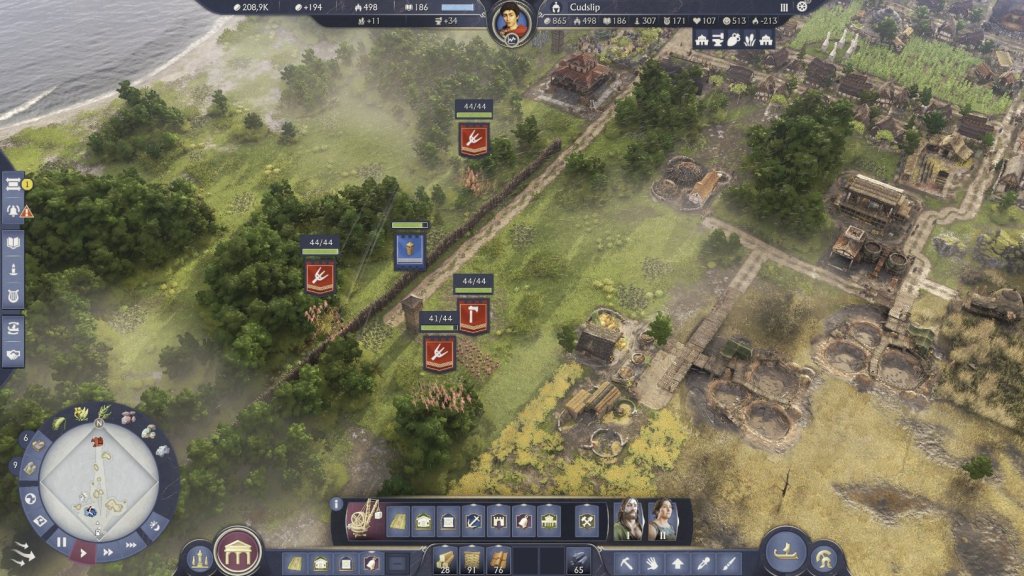
Task: Open the player portrait at top center
Action: tap(511, 22)
